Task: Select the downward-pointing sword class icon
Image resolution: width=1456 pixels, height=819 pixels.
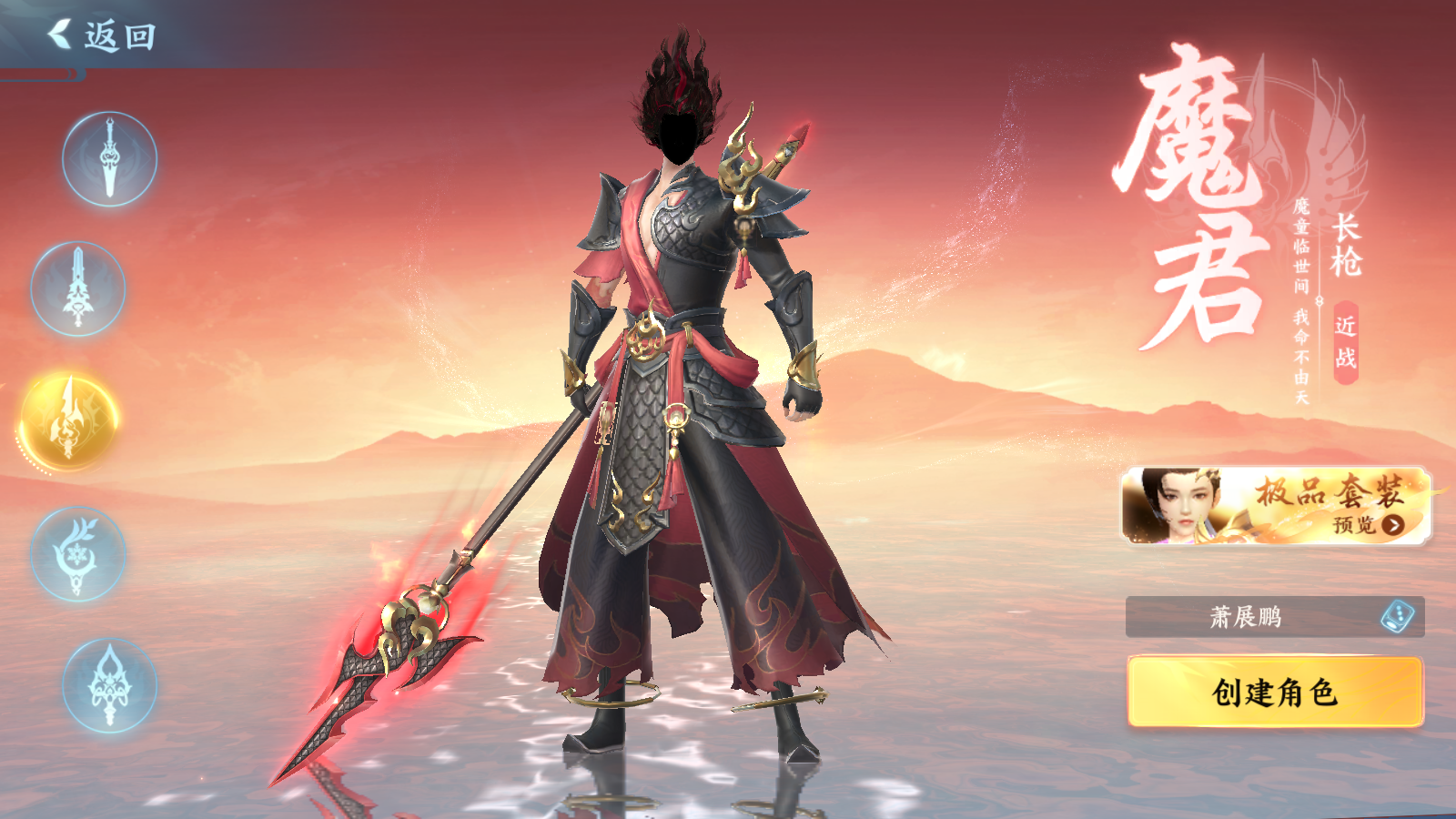Action: pyautogui.click(x=109, y=159)
